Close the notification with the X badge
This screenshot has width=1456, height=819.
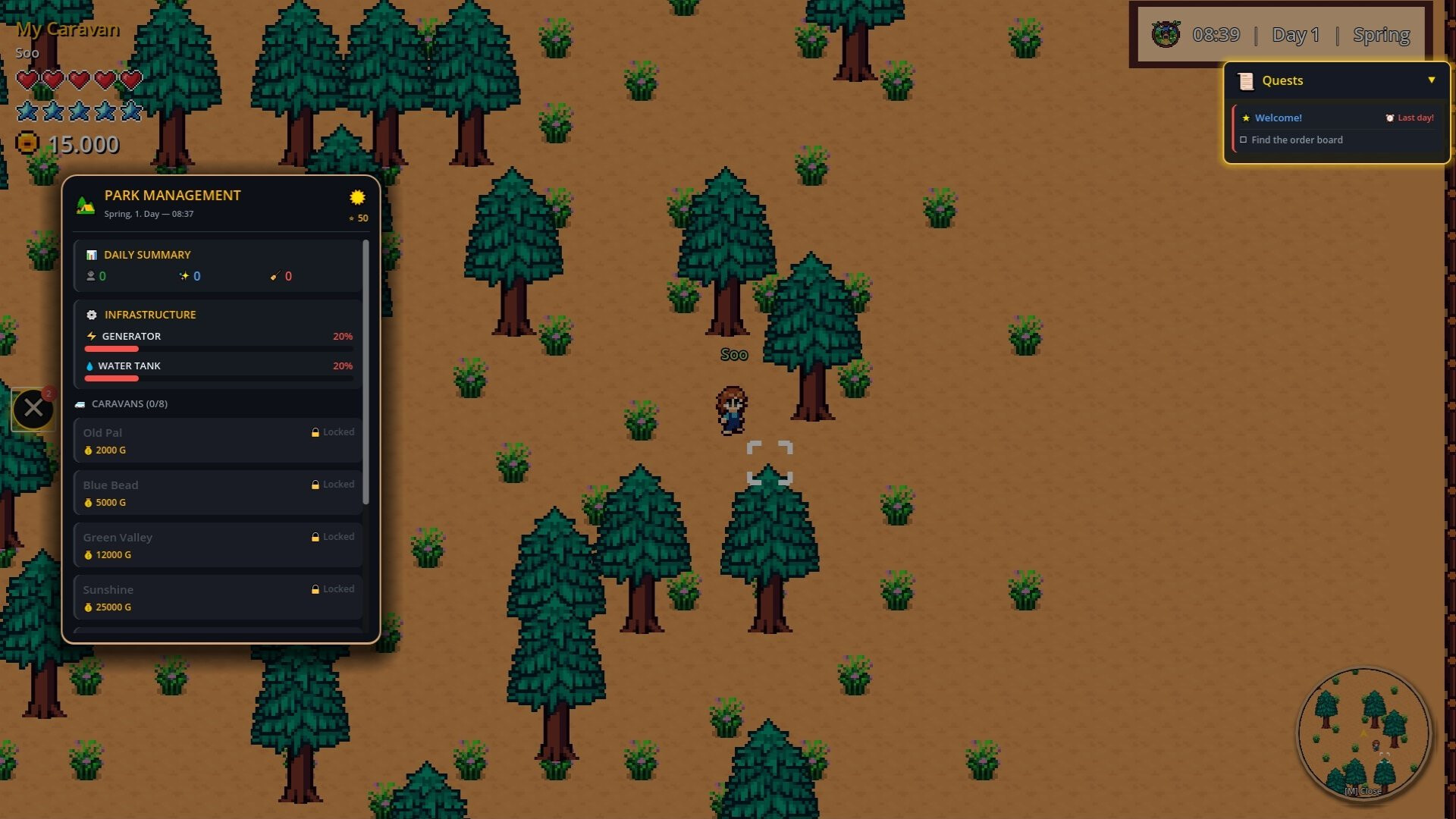(33, 407)
